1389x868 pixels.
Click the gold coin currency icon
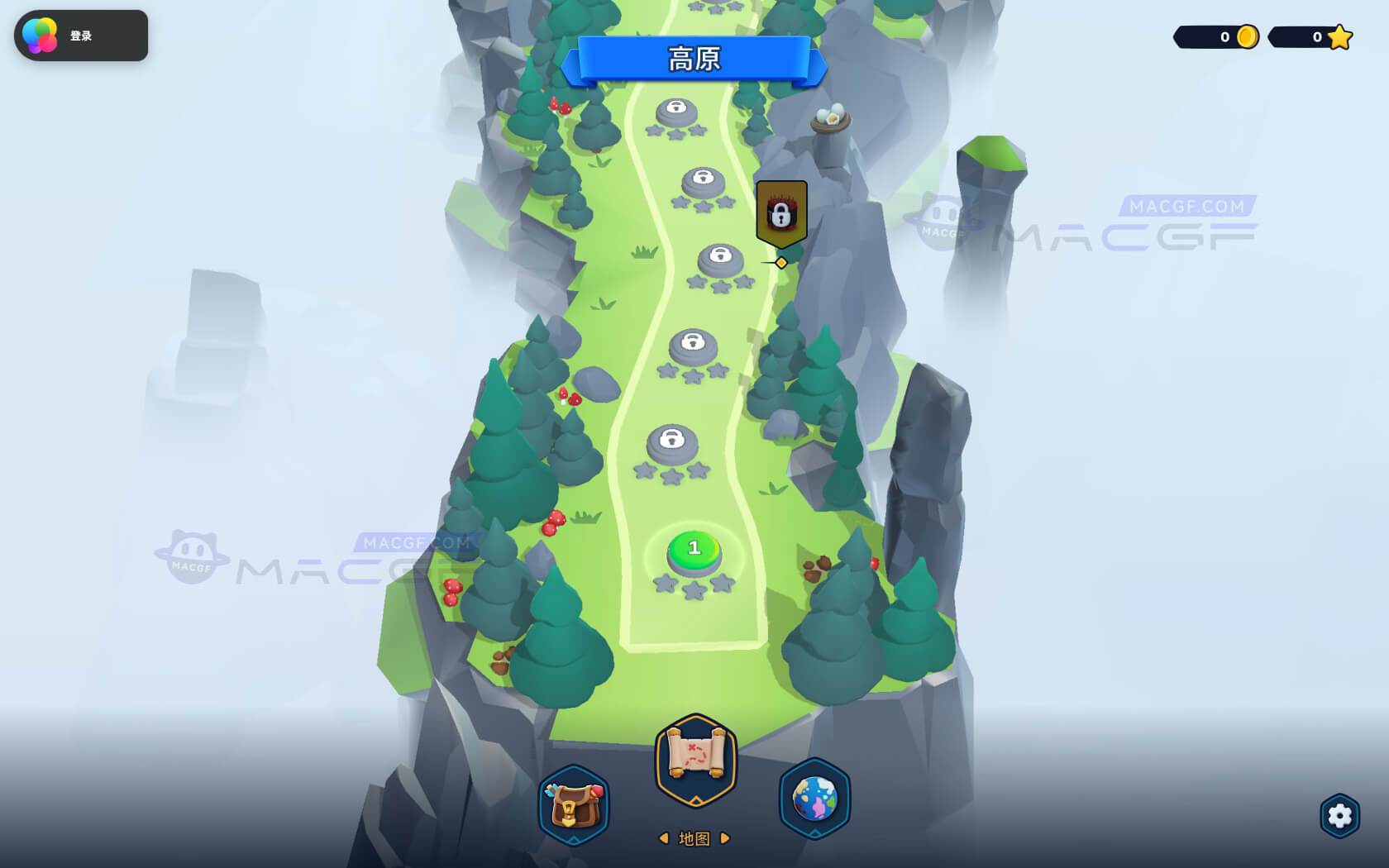coord(1245,36)
